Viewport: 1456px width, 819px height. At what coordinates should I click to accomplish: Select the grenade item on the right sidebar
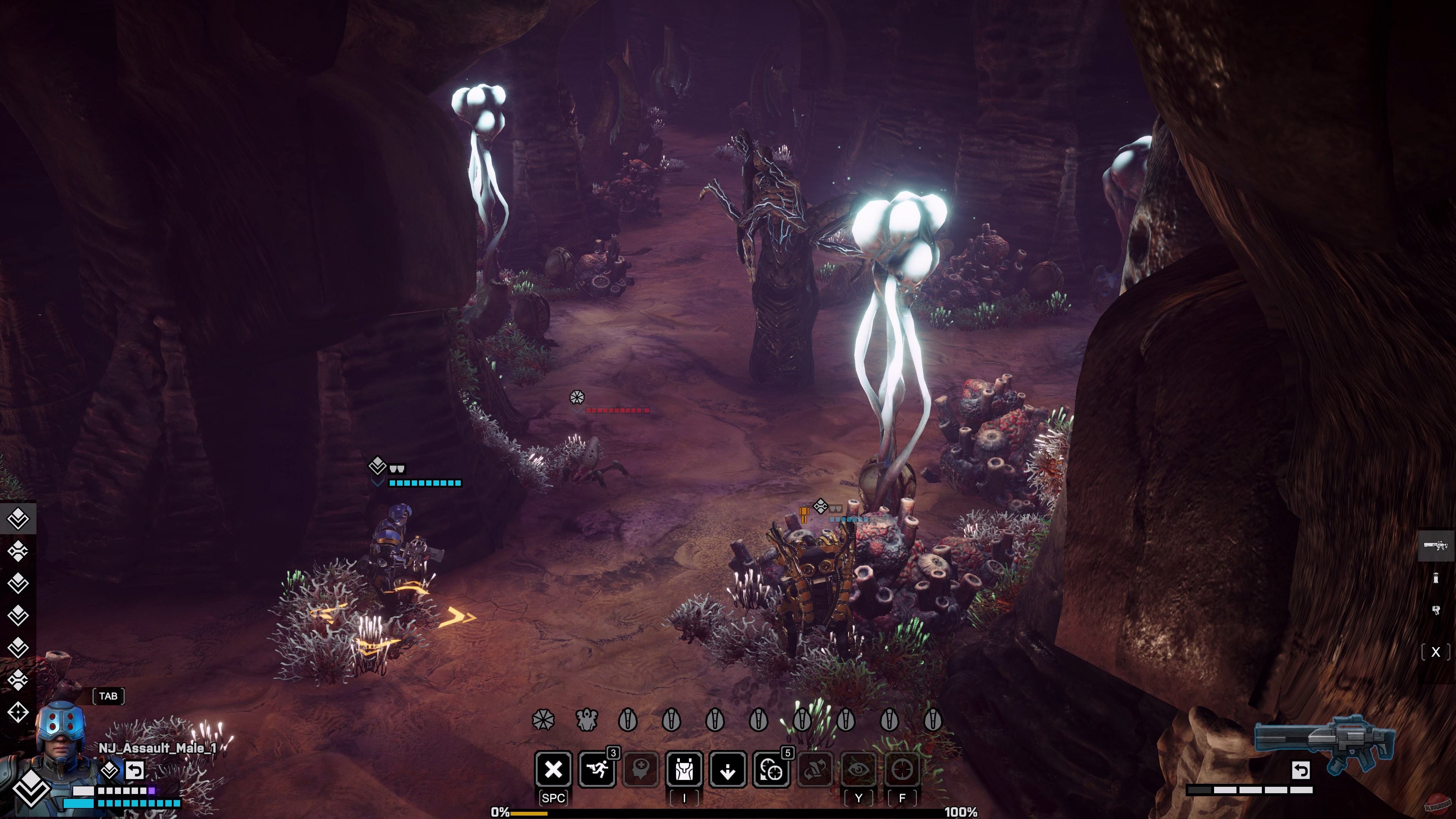1436,577
